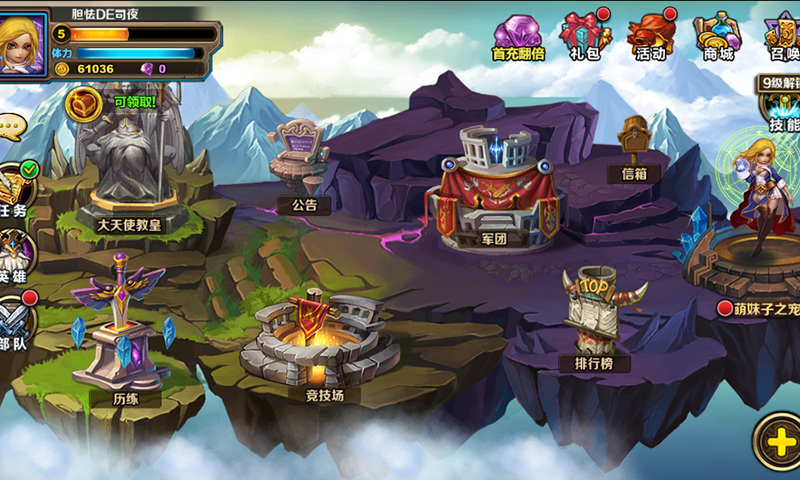Open the 礼包 gift pack menu
The width and height of the screenshot is (800, 480).
[x=585, y=38]
